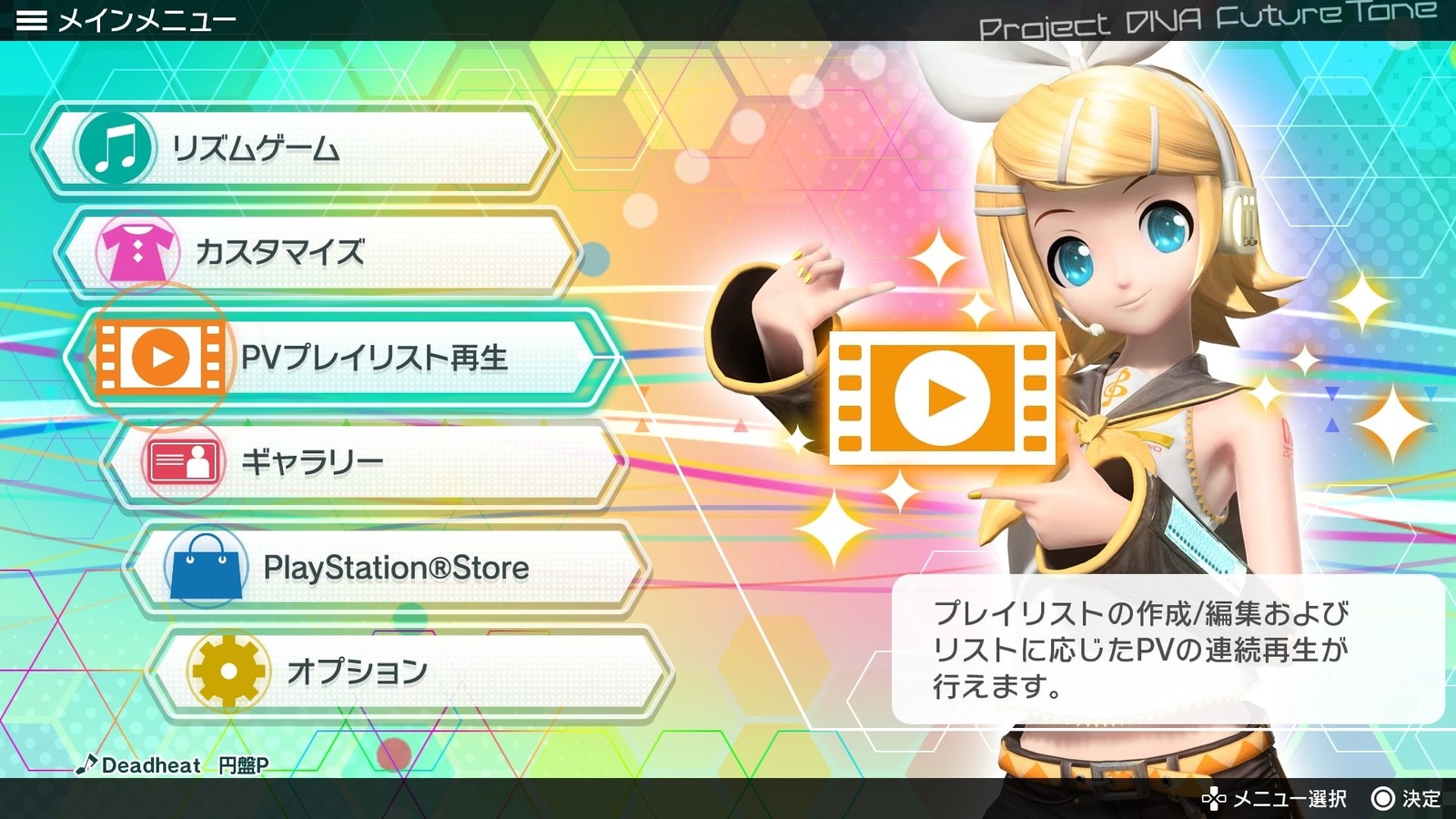Open the hamburger menu top-left
The width and height of the screenshot is (1456, 819).
tap(33, 18)
